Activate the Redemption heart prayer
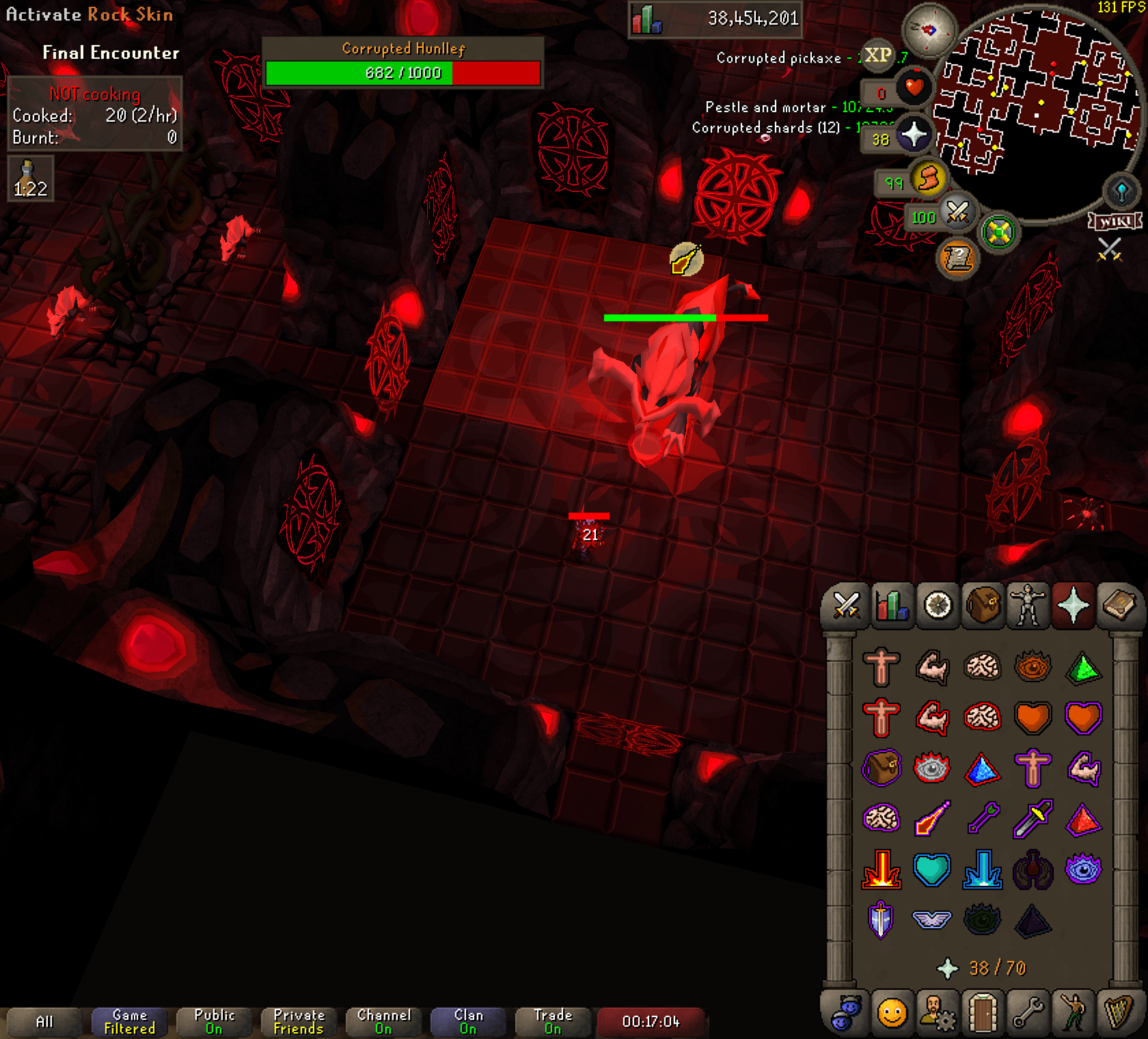1148x1039 pixels. tap(932, 869)
